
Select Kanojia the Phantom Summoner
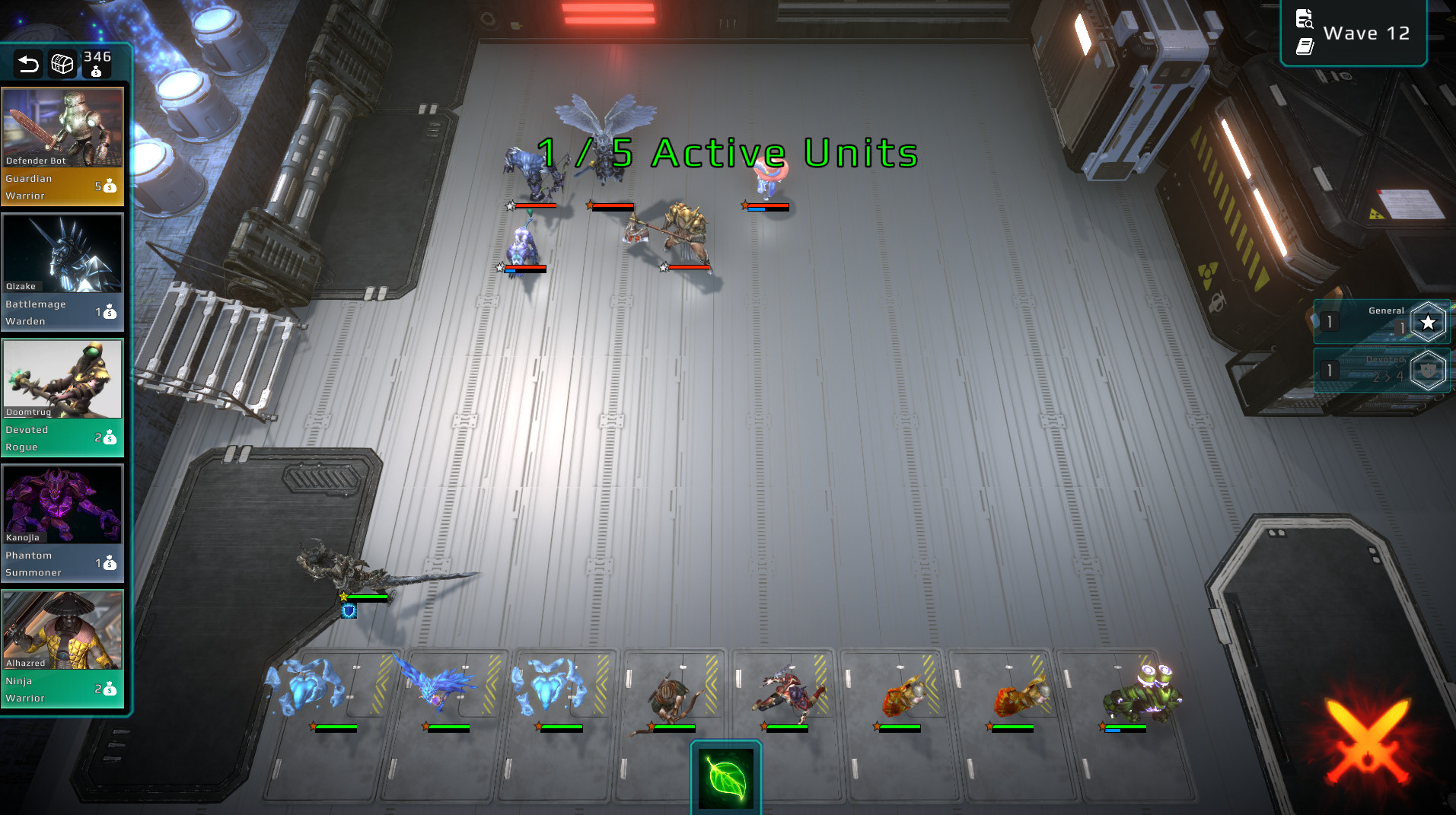(63, 525)
